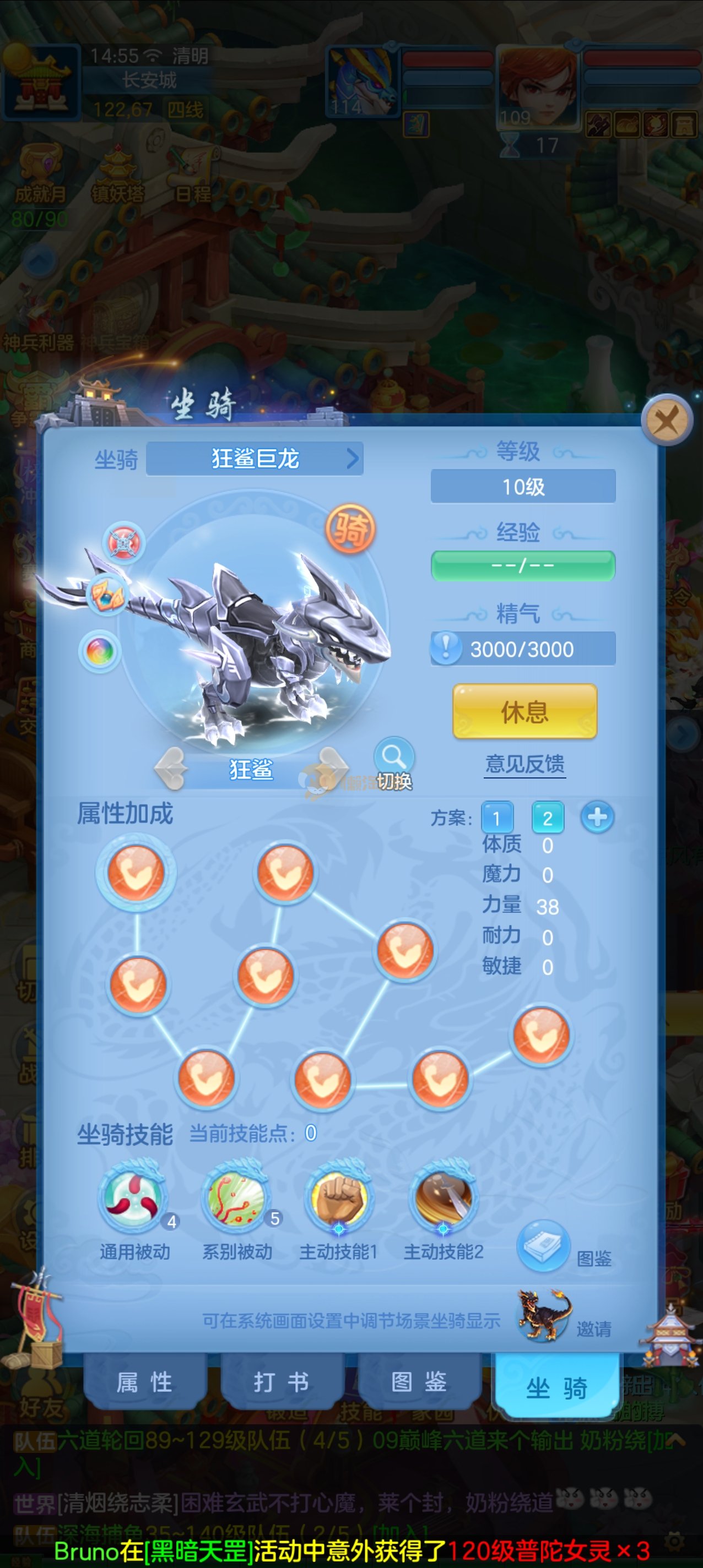Tap the yellow 休息 rest button

coord(524,711)
